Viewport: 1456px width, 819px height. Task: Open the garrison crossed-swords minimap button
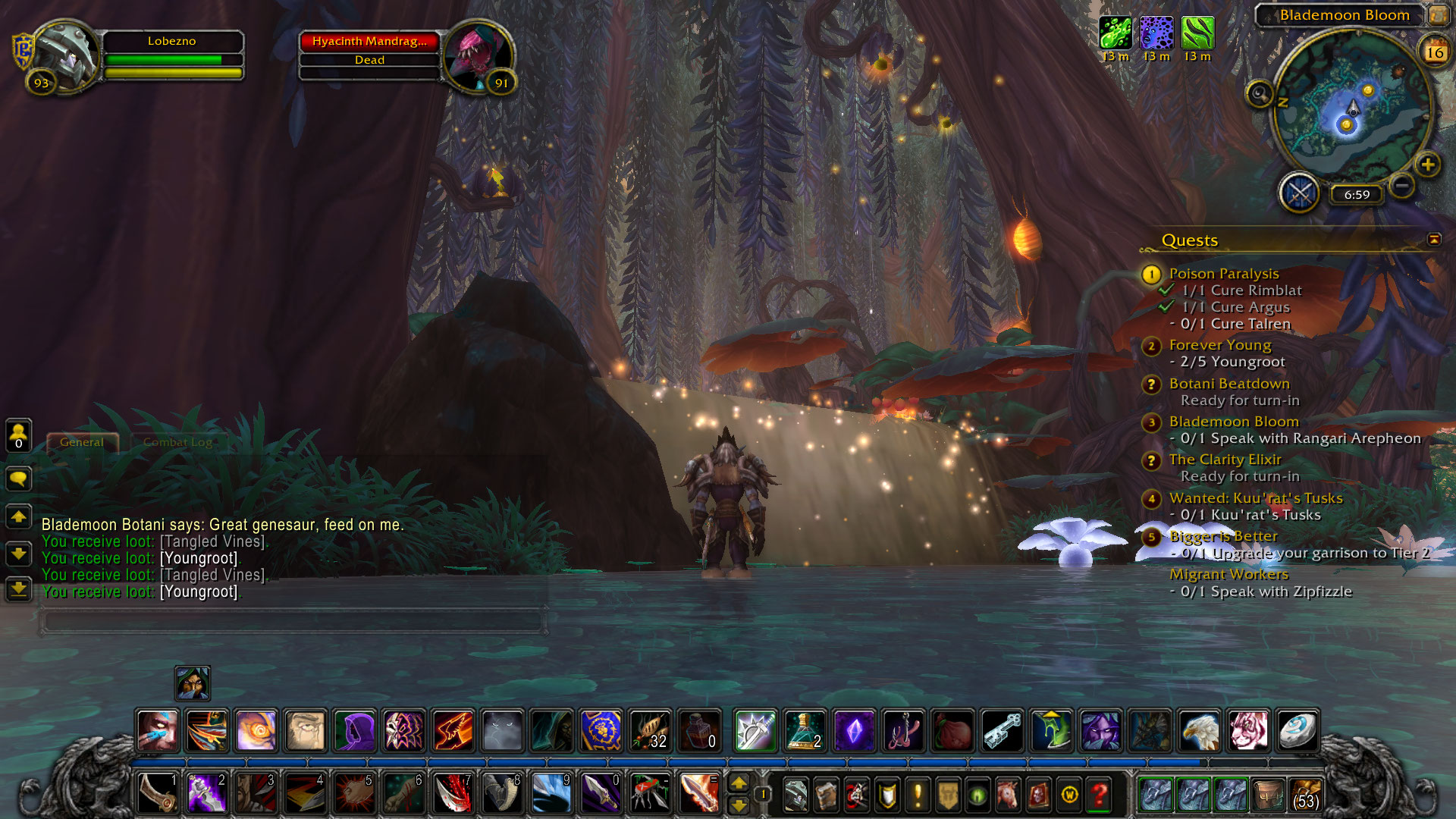(x=1299, y=193)
